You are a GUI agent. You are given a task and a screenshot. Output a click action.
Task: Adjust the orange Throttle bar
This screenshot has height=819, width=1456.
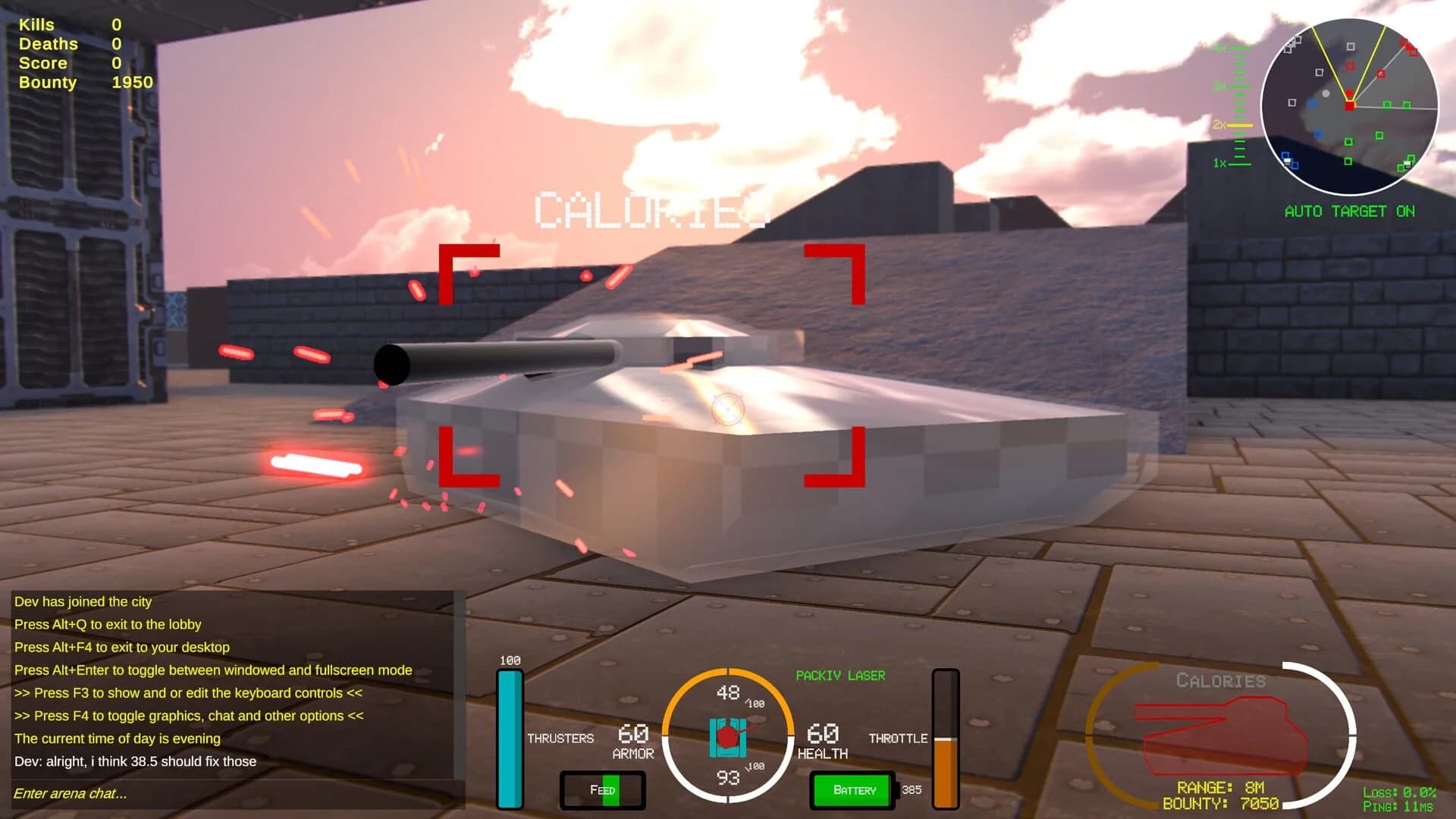[x=945, y=766]
